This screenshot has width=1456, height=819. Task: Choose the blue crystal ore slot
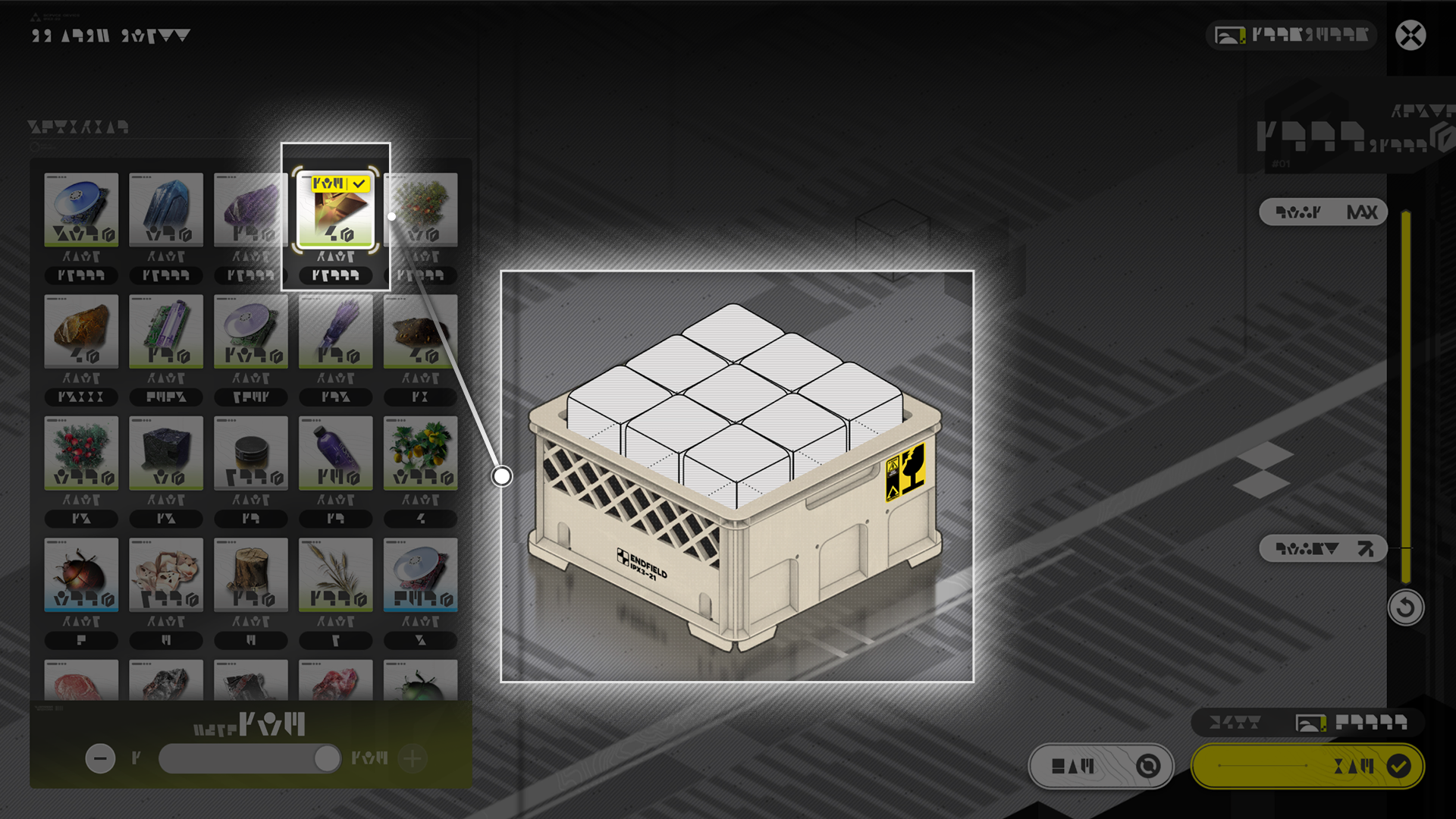click(x=166, y=209)
